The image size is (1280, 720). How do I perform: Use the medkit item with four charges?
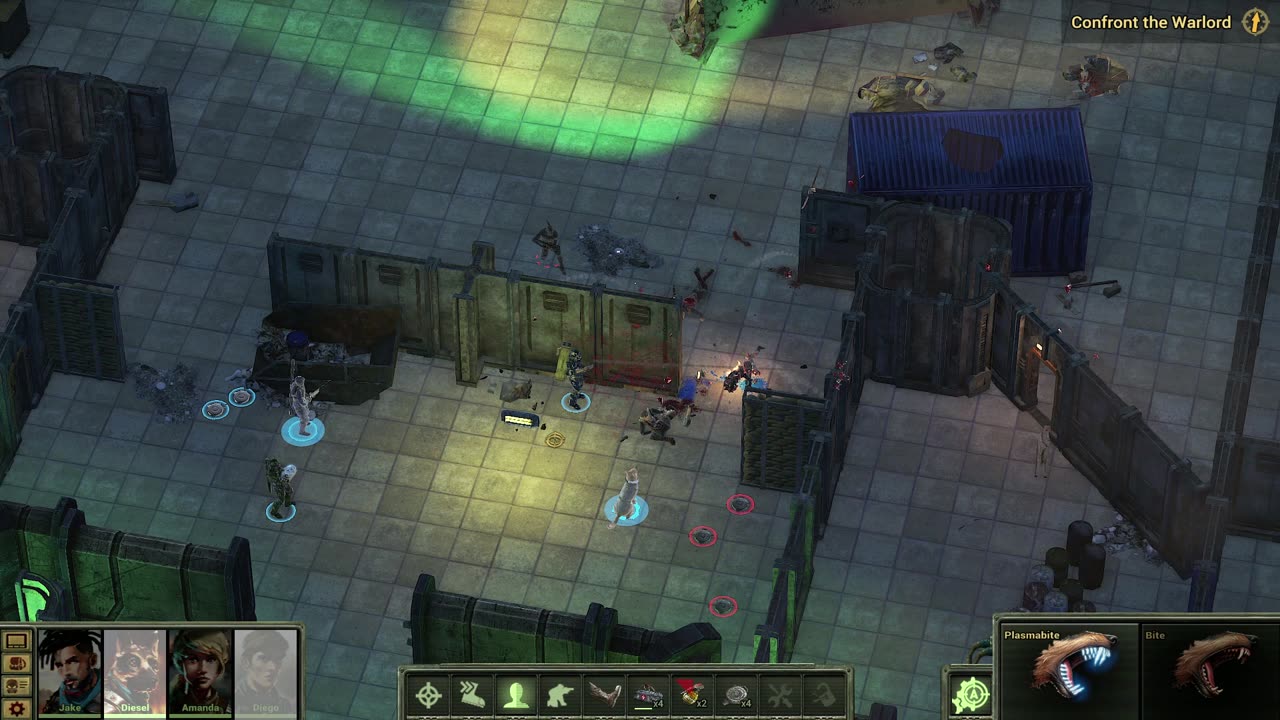[649, 695]
